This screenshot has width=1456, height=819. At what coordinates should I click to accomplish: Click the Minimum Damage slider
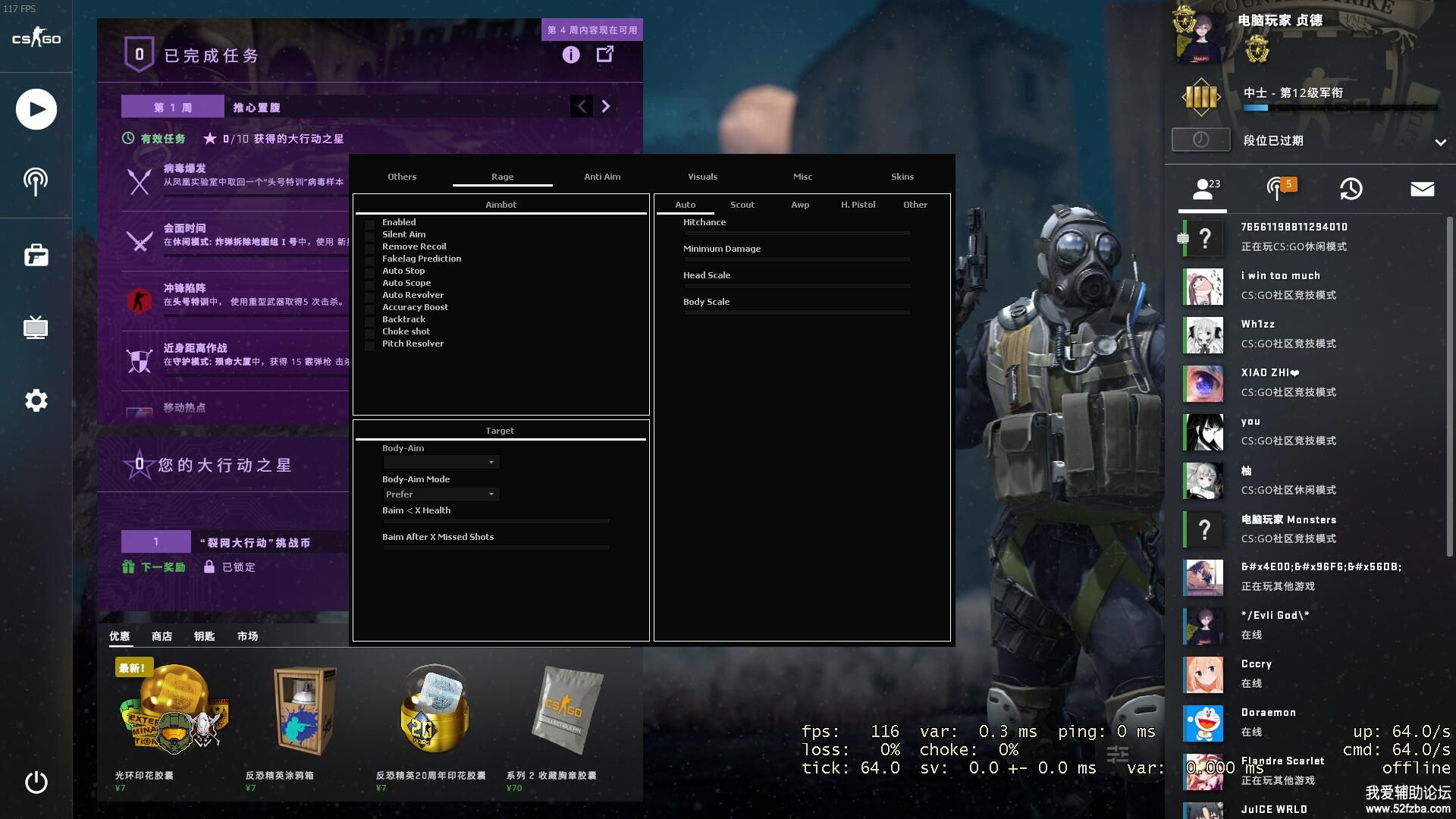(796, 259)
